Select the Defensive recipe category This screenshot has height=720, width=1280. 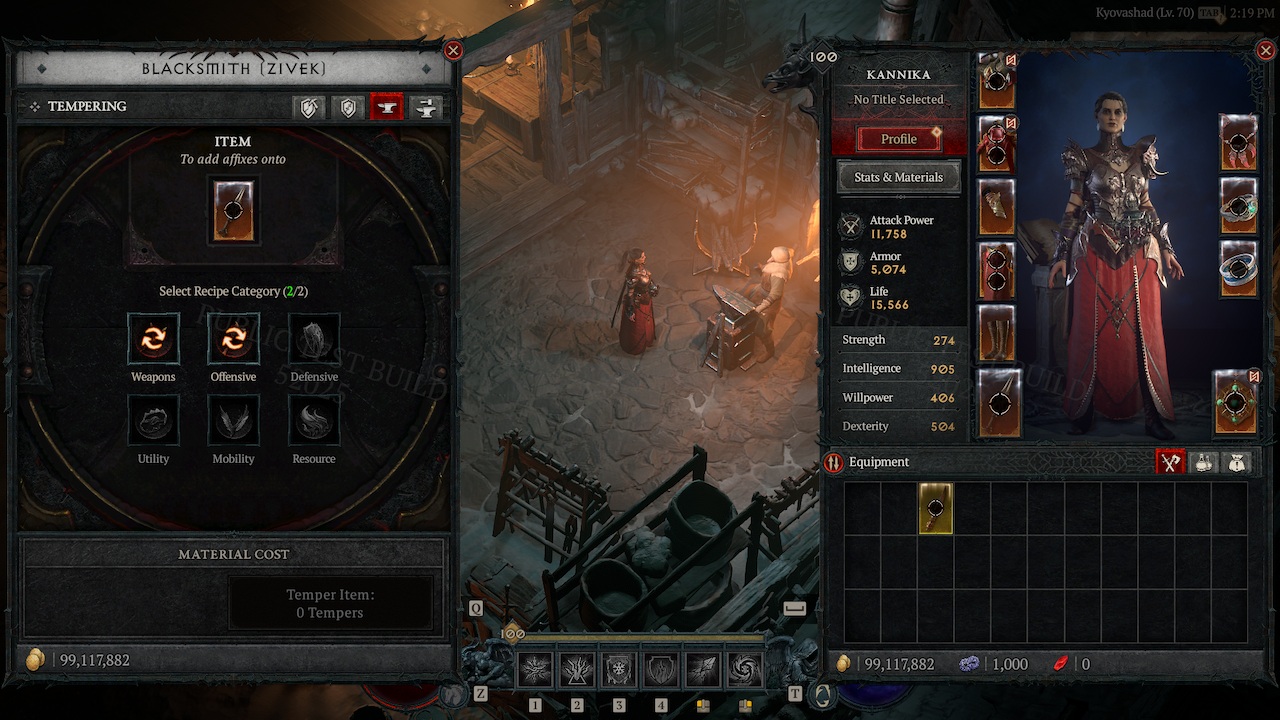[x=314, y=339]
